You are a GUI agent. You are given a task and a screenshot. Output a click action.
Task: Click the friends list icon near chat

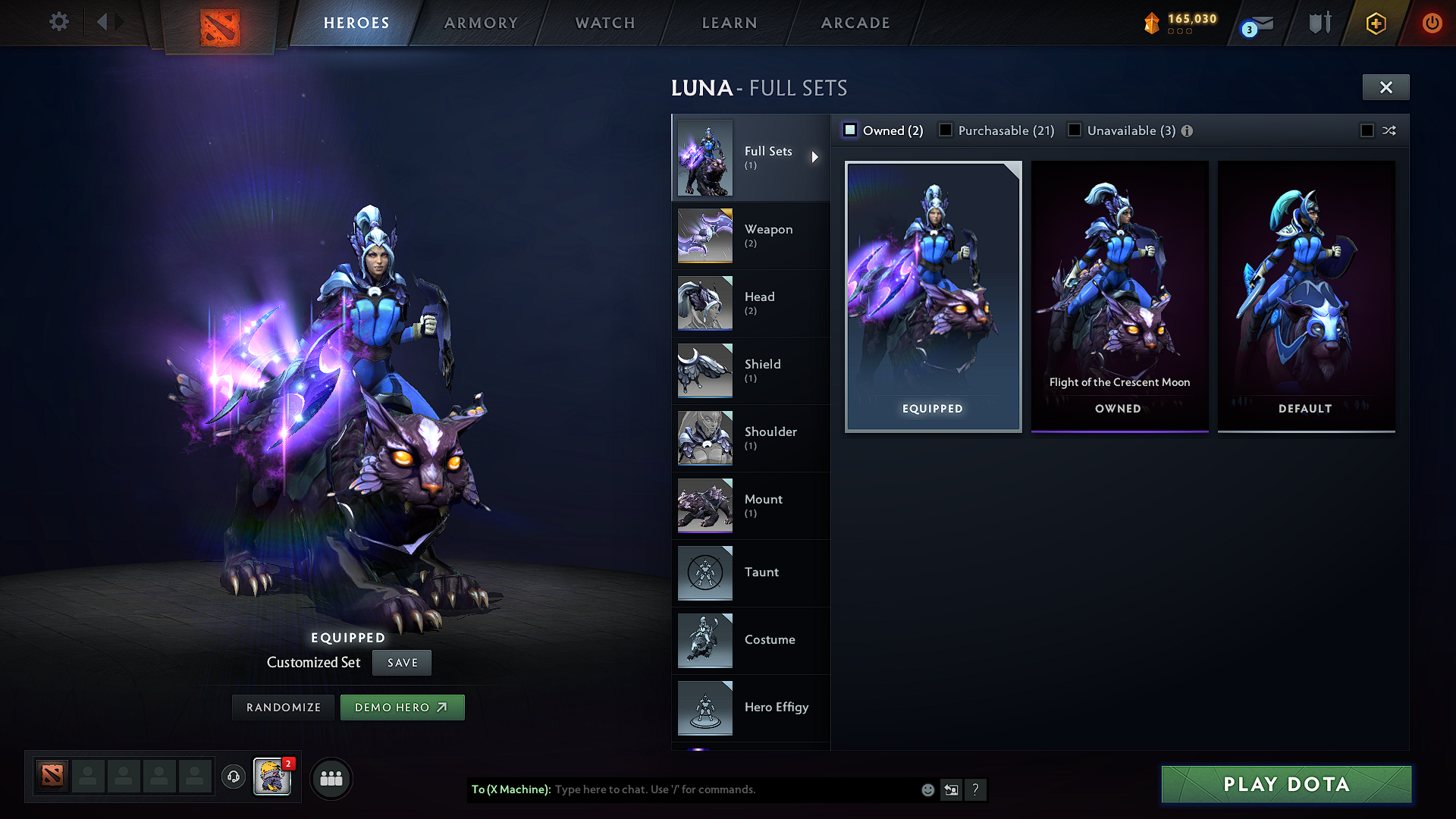click(331, 778)
